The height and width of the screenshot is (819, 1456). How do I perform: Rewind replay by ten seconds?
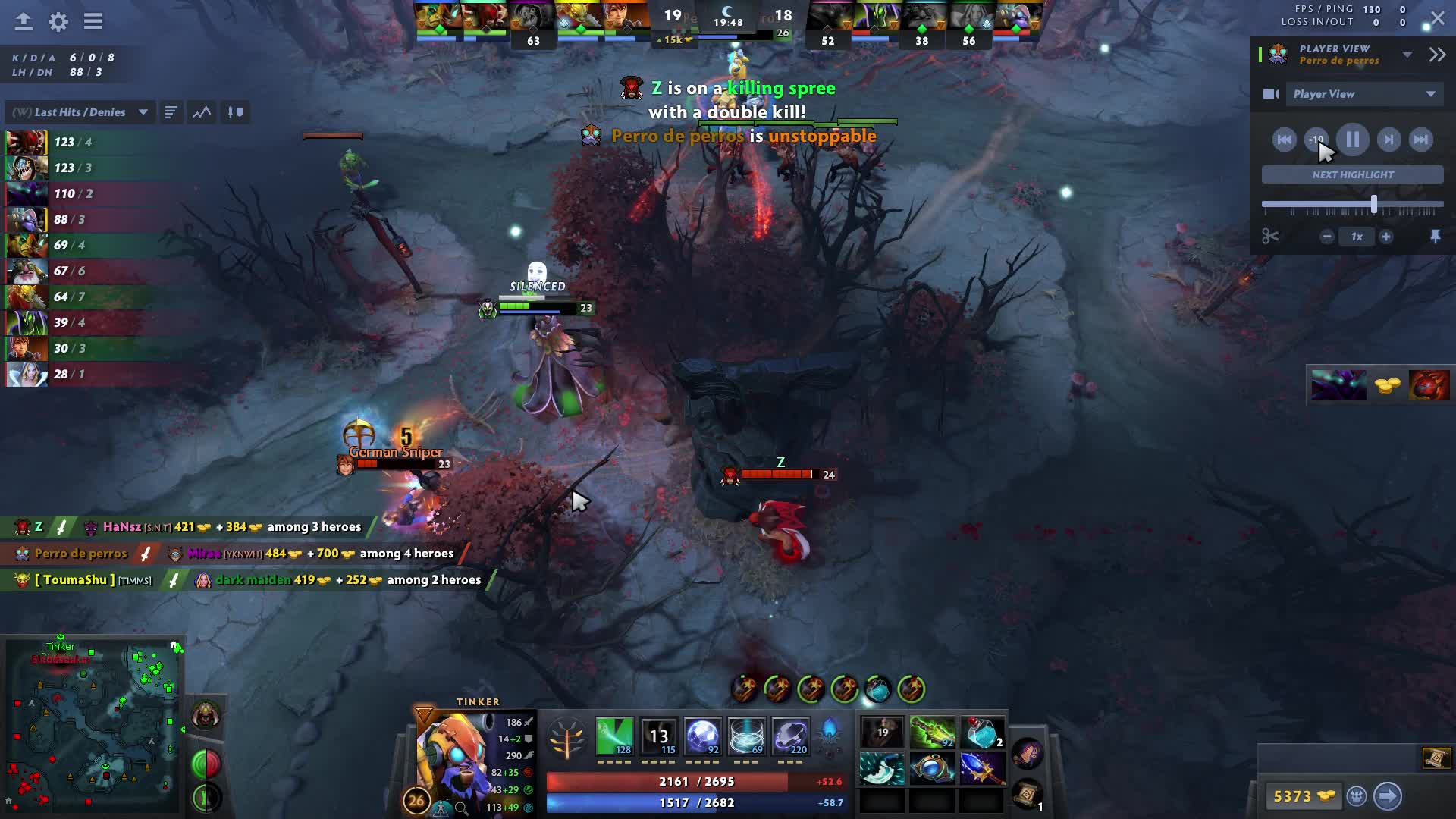(x=1316, y=140)
